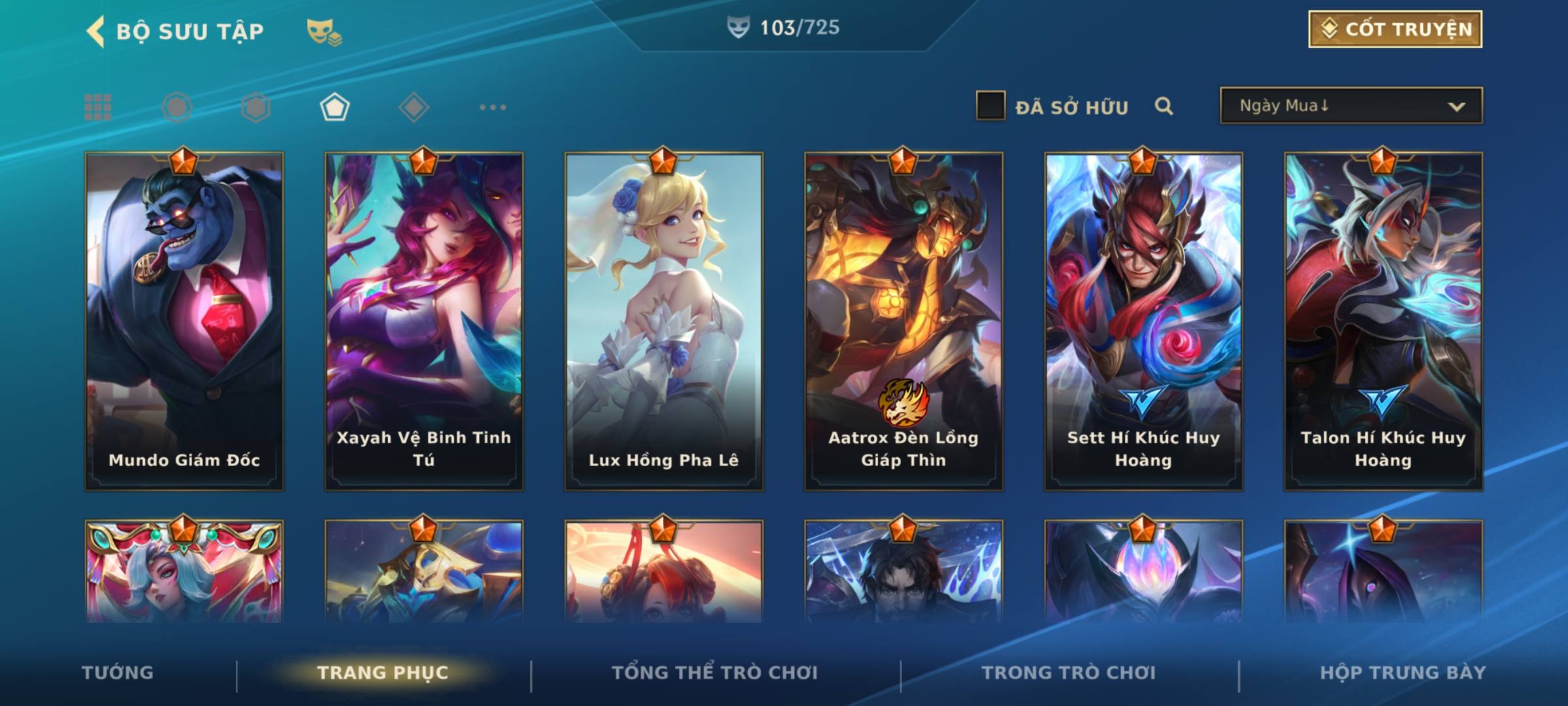Screen dimensions: 1568x706
Task: Select the pentagon rarity filter
Action: point(335,107)
